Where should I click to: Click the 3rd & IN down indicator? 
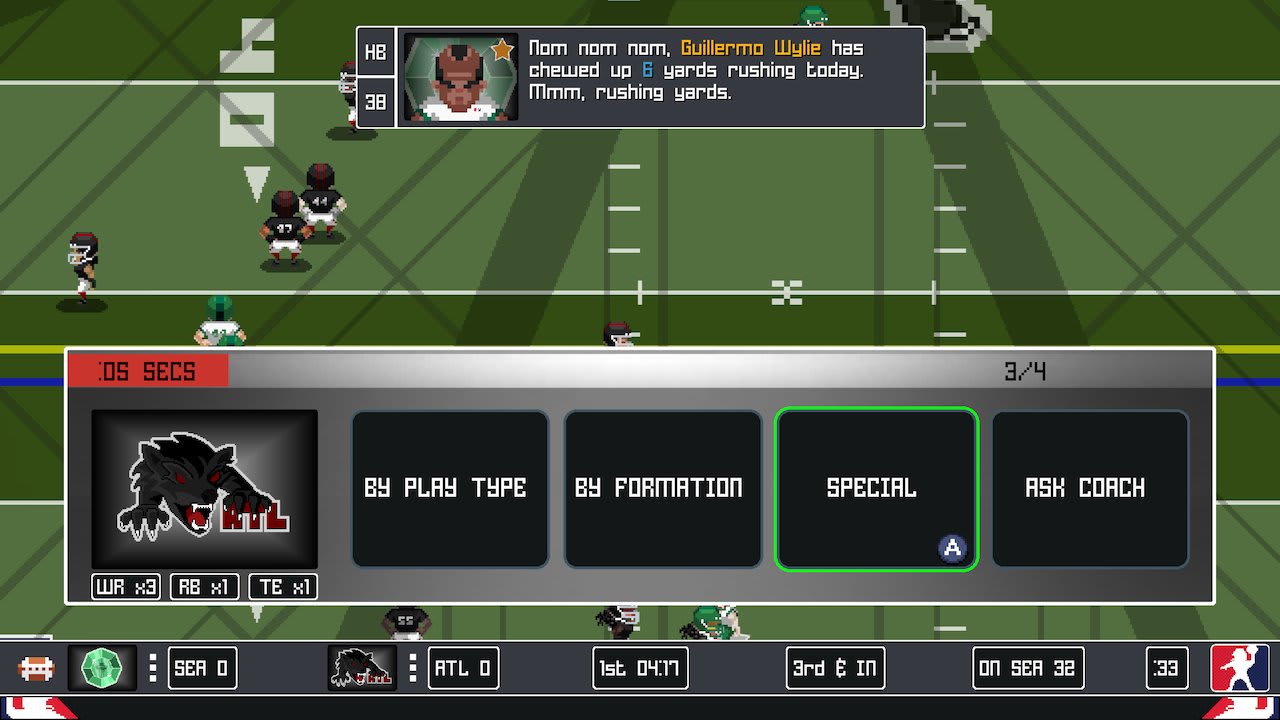pos(835,668)
